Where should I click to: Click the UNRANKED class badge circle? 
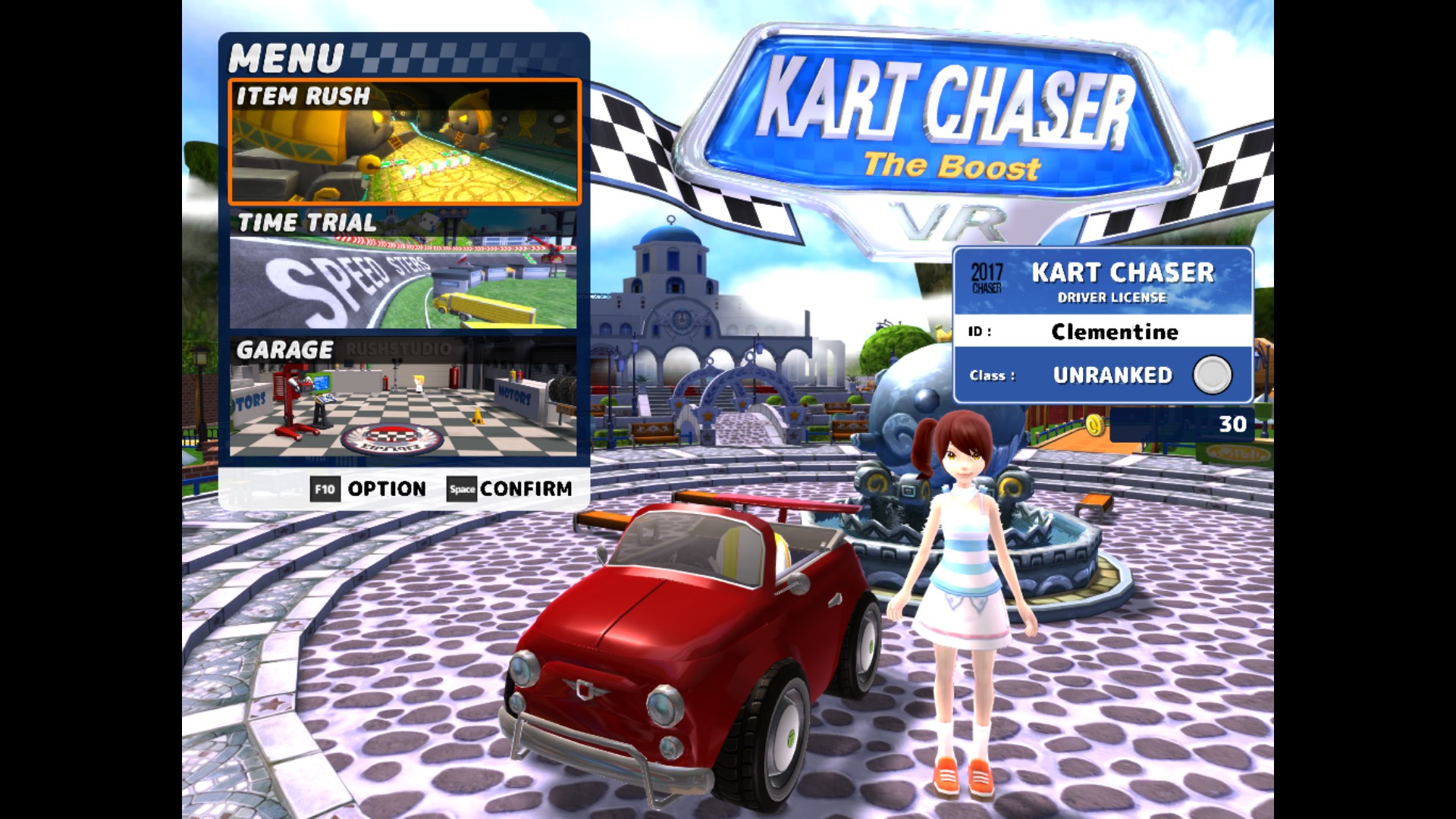tap(1213, 374)
